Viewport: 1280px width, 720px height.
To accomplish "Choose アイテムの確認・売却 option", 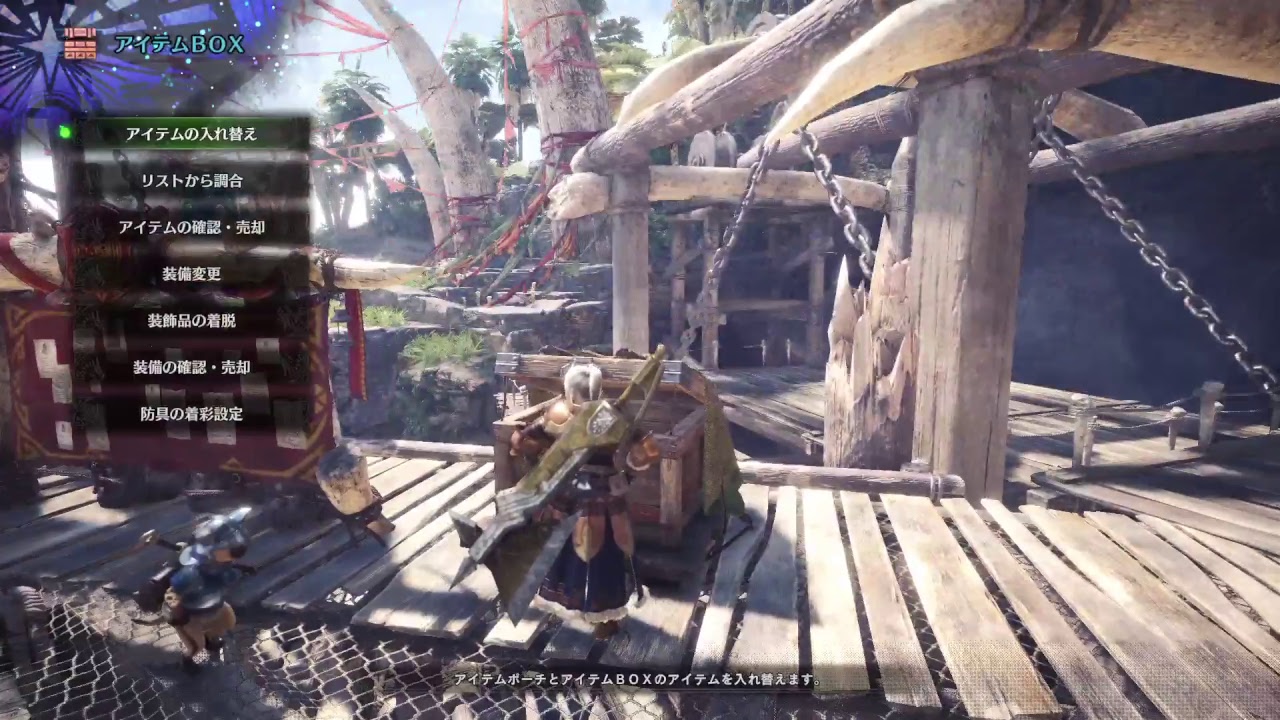I will click(x=192, y=227).
